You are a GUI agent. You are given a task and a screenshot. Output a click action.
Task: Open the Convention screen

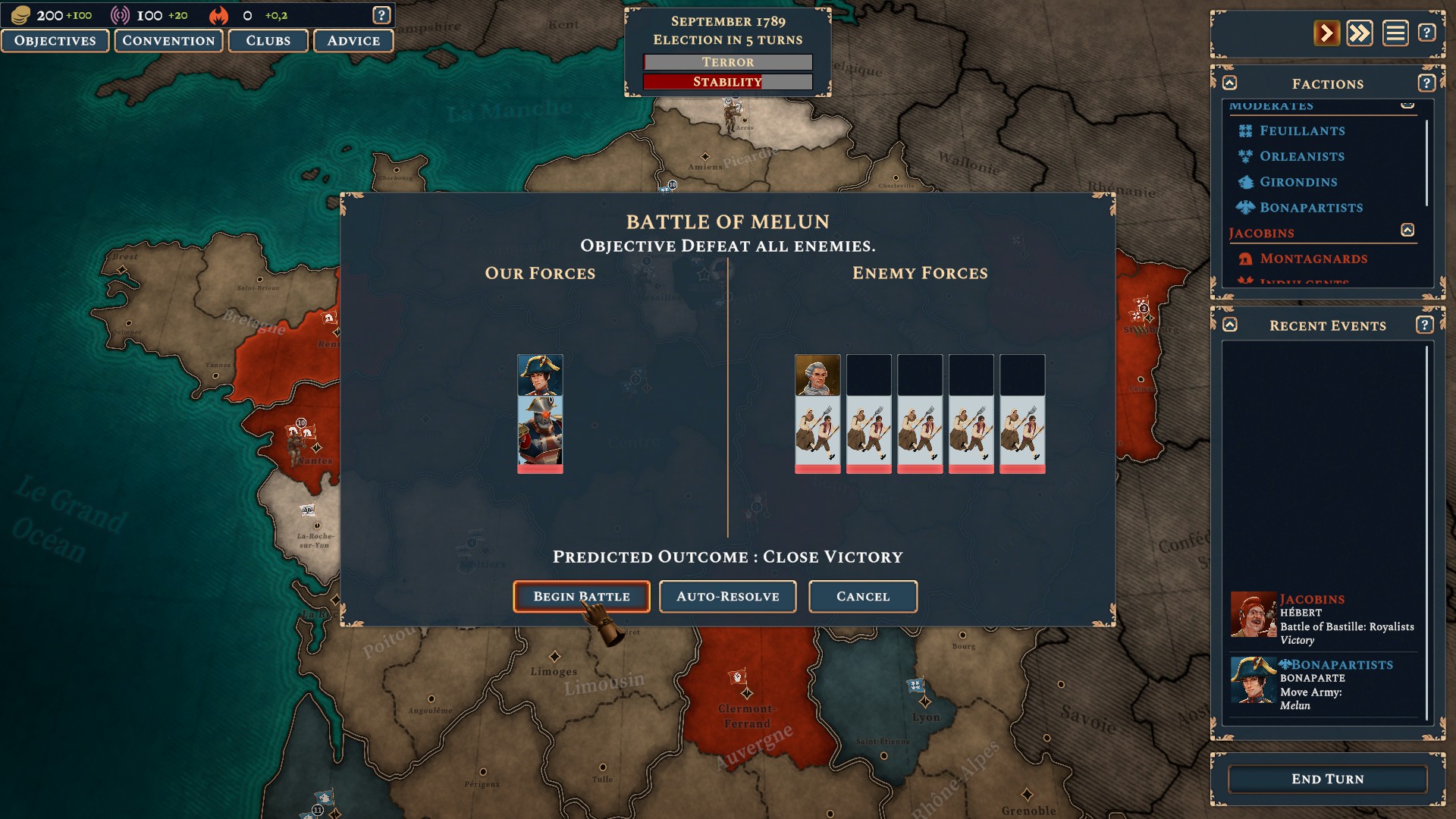[x=168, y=41]
